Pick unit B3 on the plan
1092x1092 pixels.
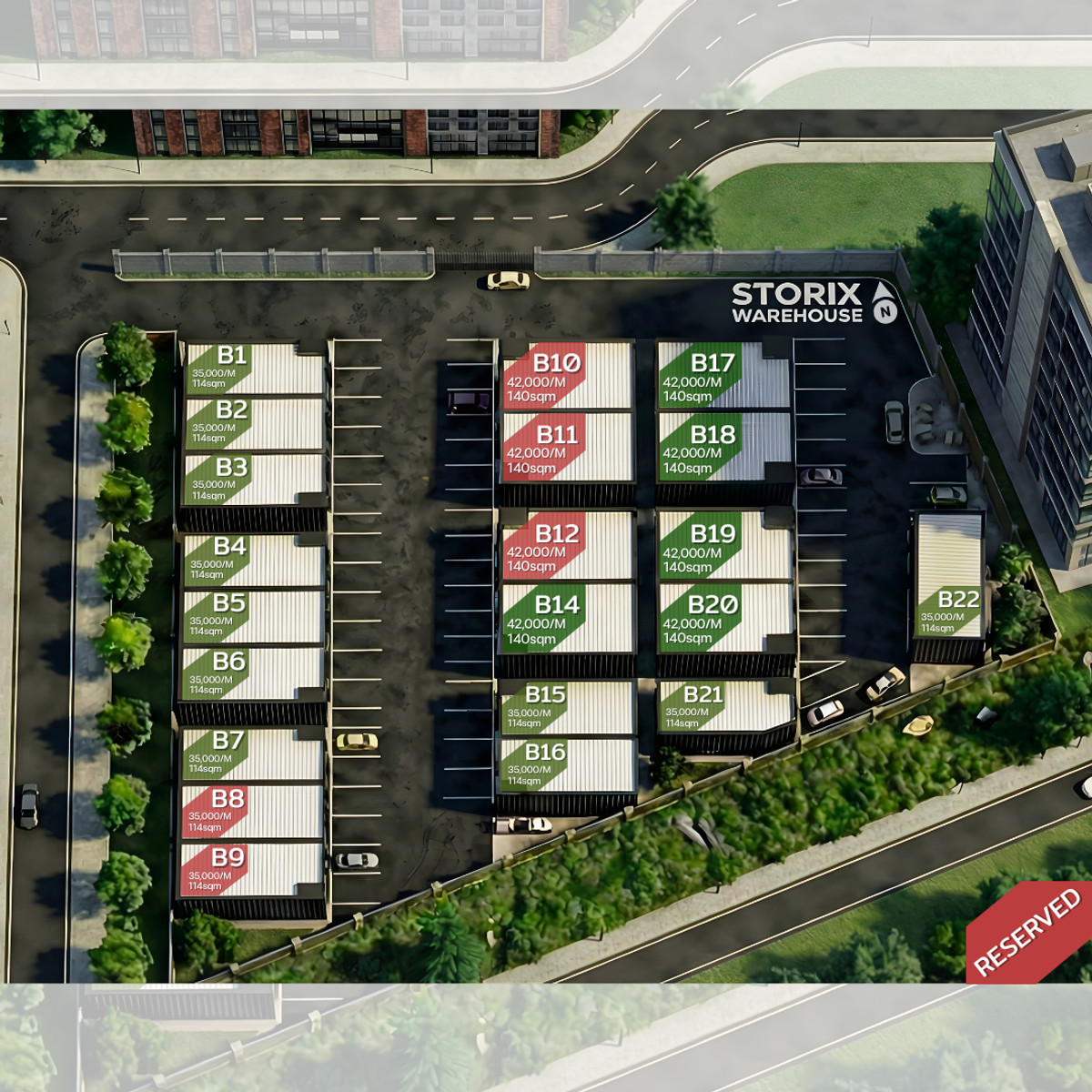click(x=254, y=480)
